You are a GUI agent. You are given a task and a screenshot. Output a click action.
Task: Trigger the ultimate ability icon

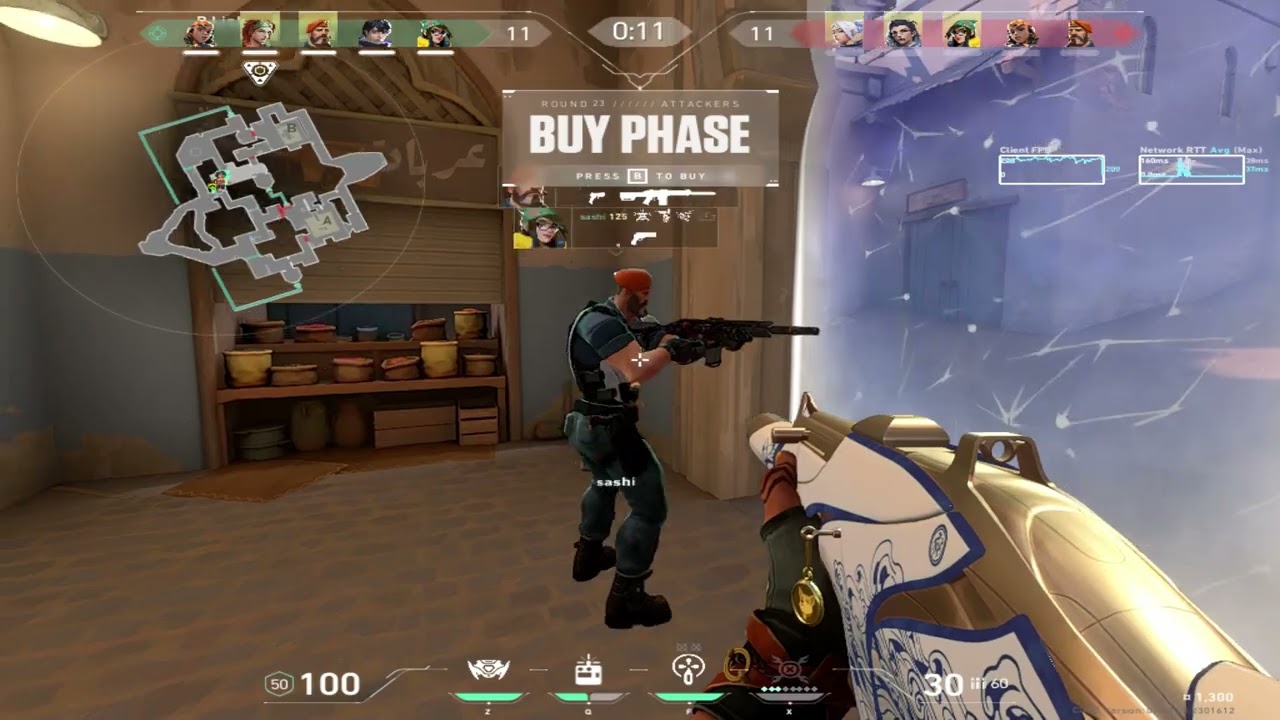tap(789, 668)
